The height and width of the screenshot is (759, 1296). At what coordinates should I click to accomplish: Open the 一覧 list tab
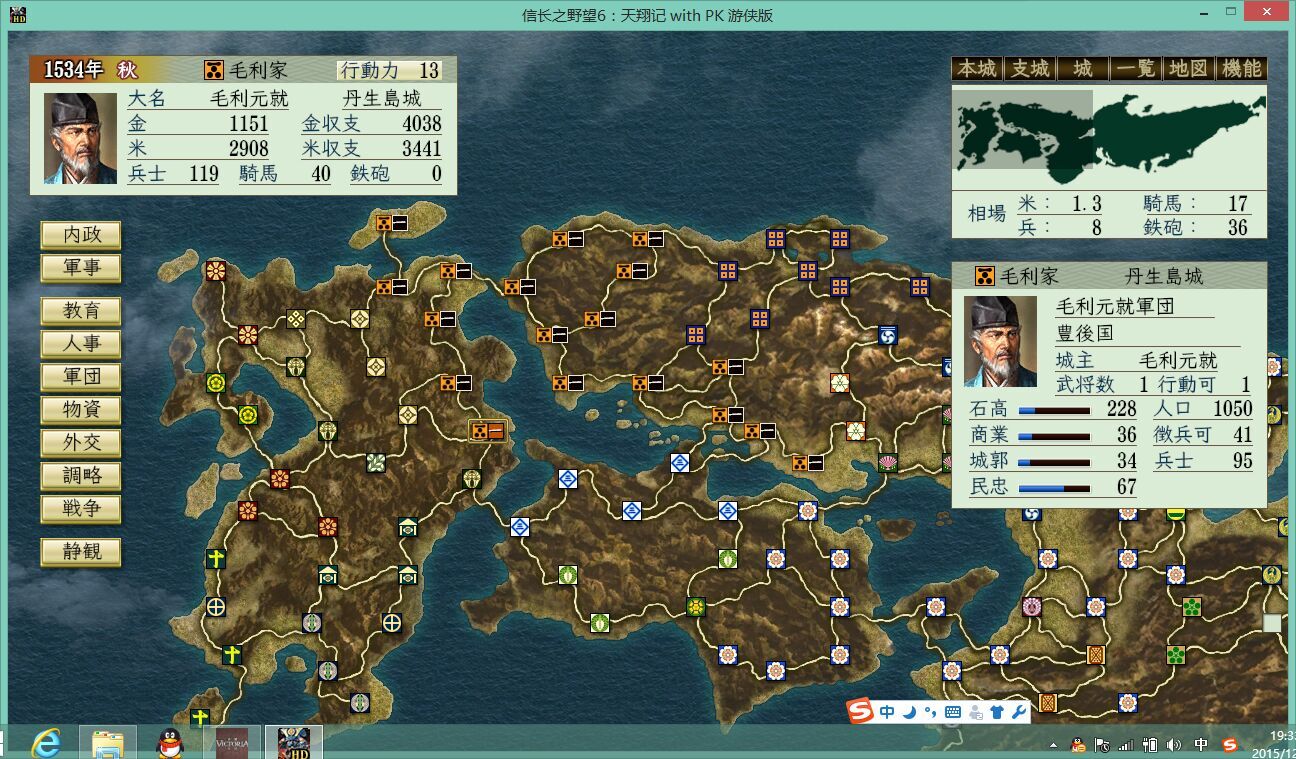pyautogui.click(x=1136, y=69)
